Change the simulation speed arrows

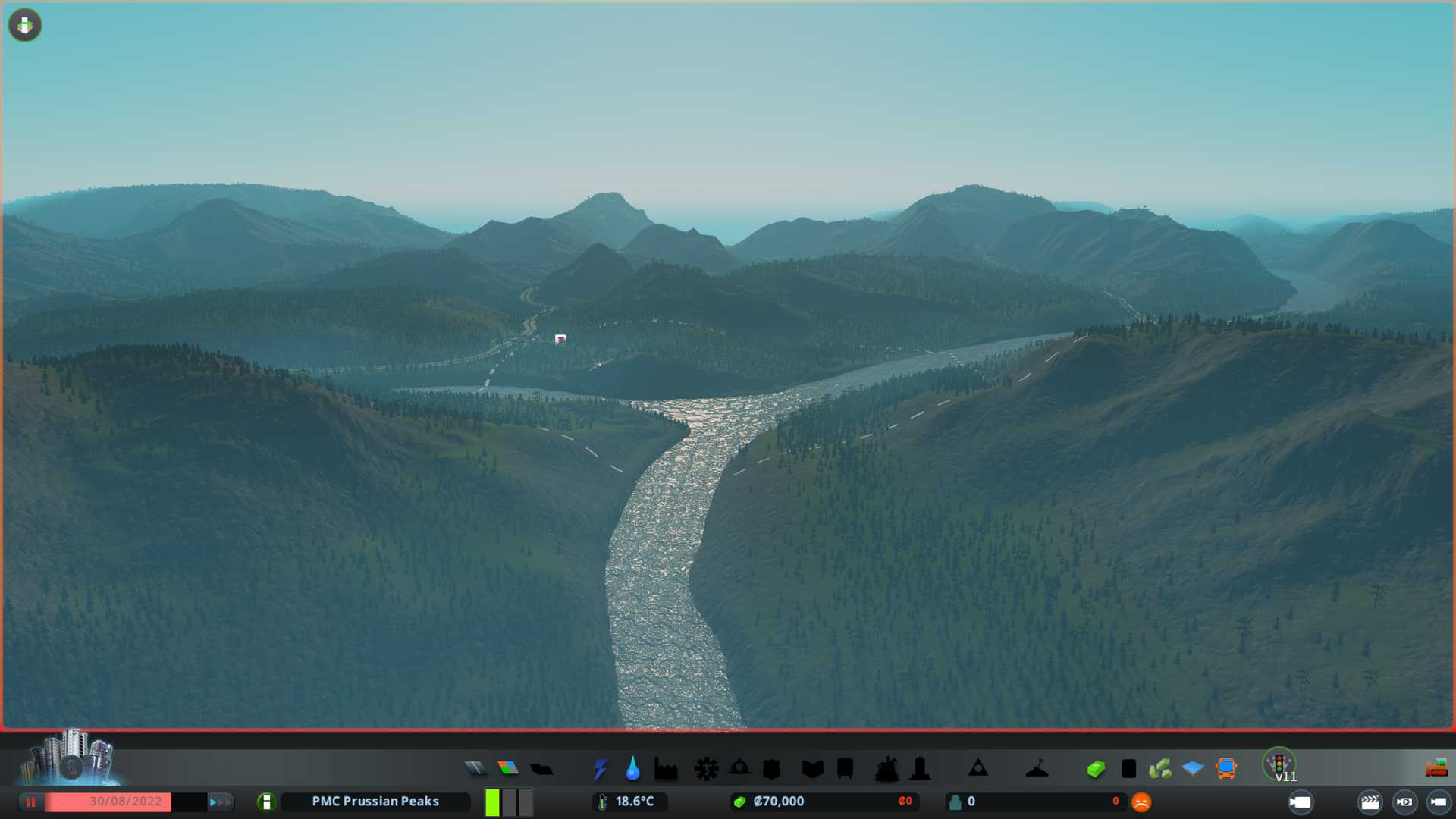point(220,802)
